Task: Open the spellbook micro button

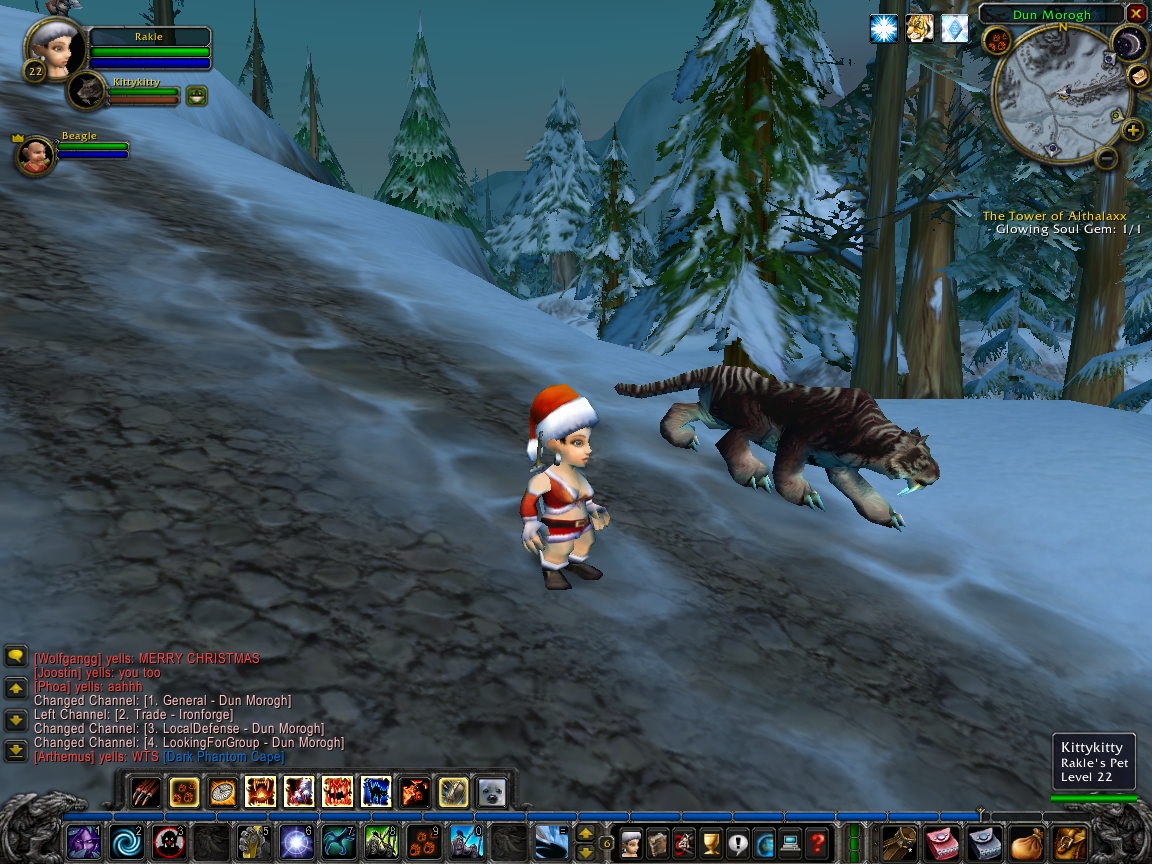Action: [x=657, y=842]
